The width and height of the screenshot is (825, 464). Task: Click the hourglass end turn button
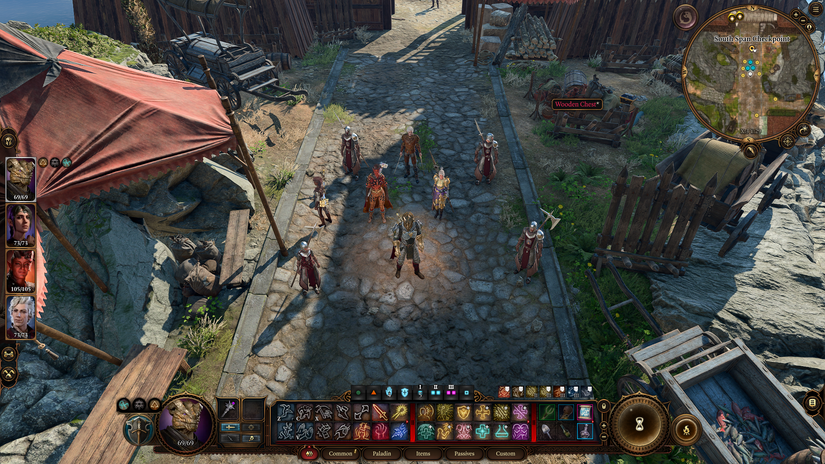[640, 423]
